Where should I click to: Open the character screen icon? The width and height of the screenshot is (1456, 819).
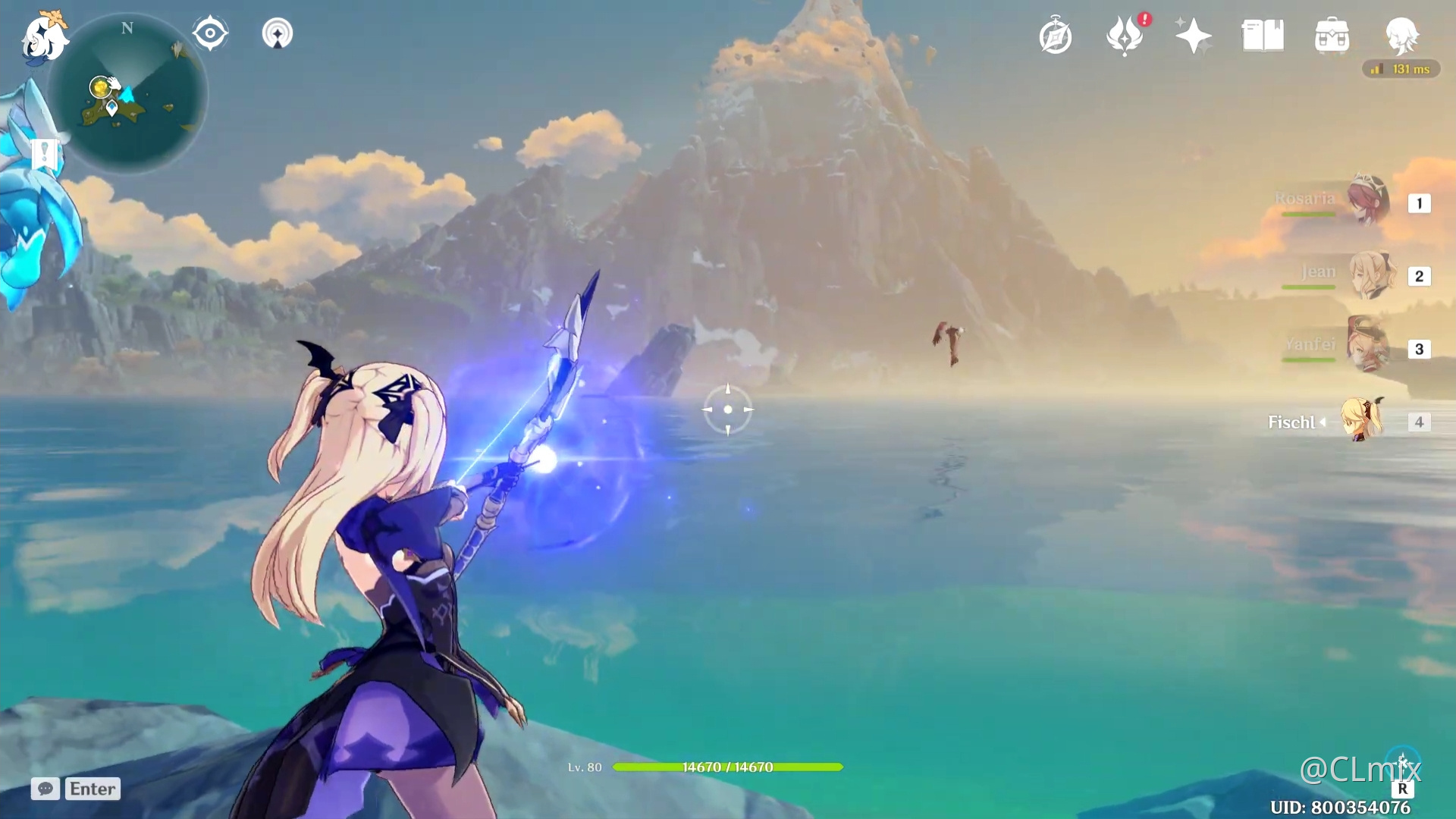click(x=1401, y=36)
